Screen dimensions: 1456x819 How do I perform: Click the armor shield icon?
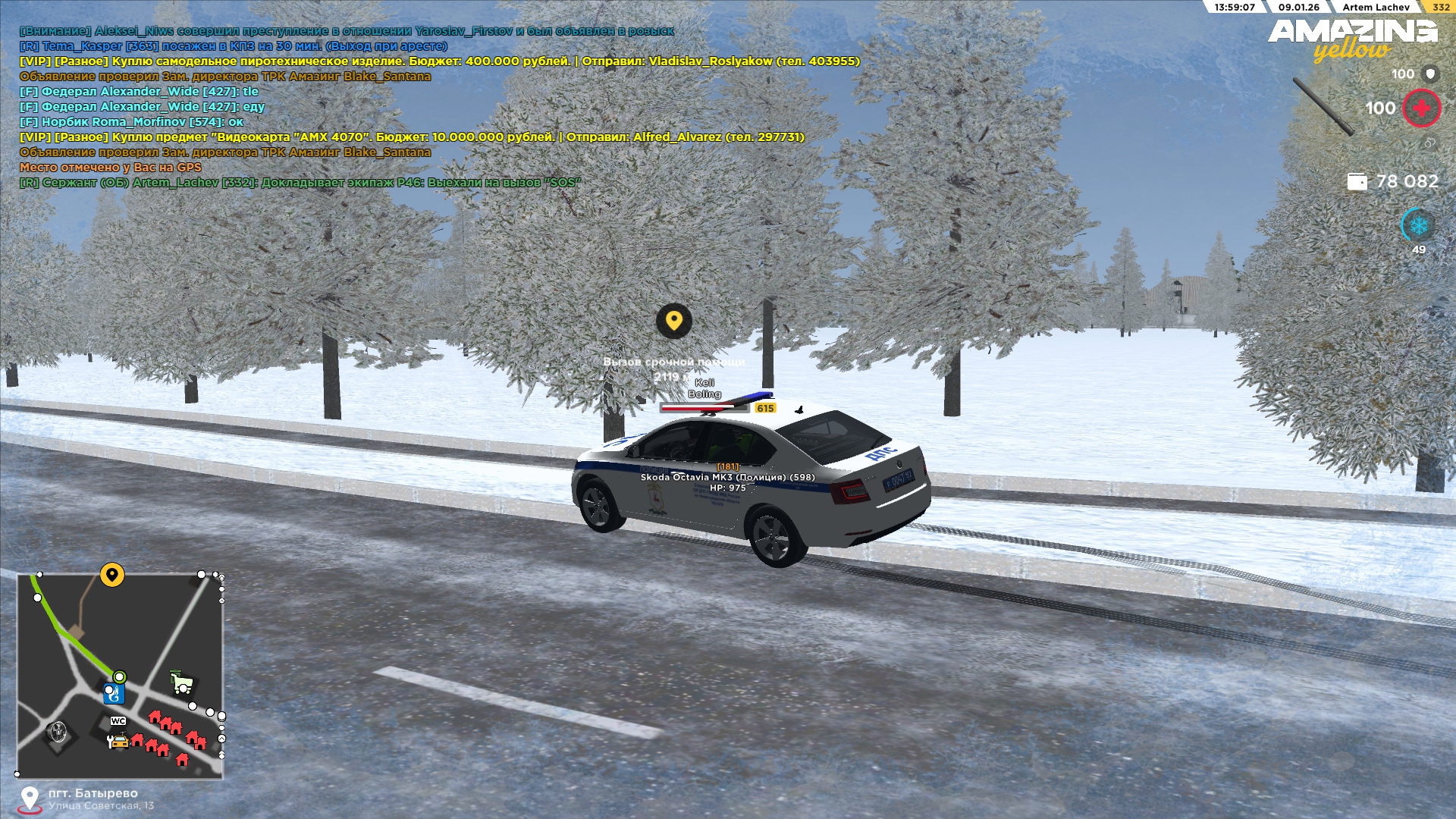point(1430,74)
